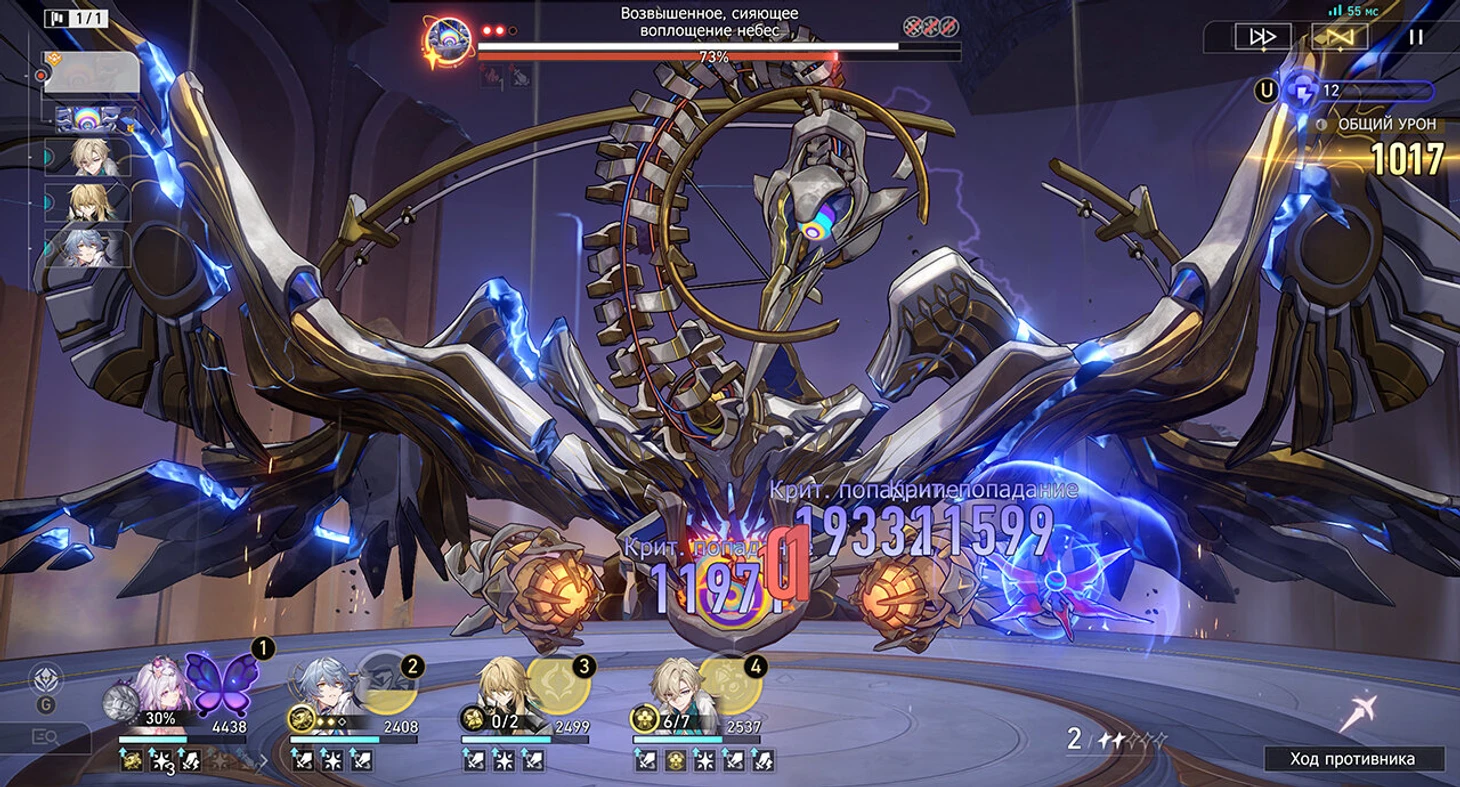Pause the battle
This screenshot has height=787, width=1460.
click(x=1415, y=37)
